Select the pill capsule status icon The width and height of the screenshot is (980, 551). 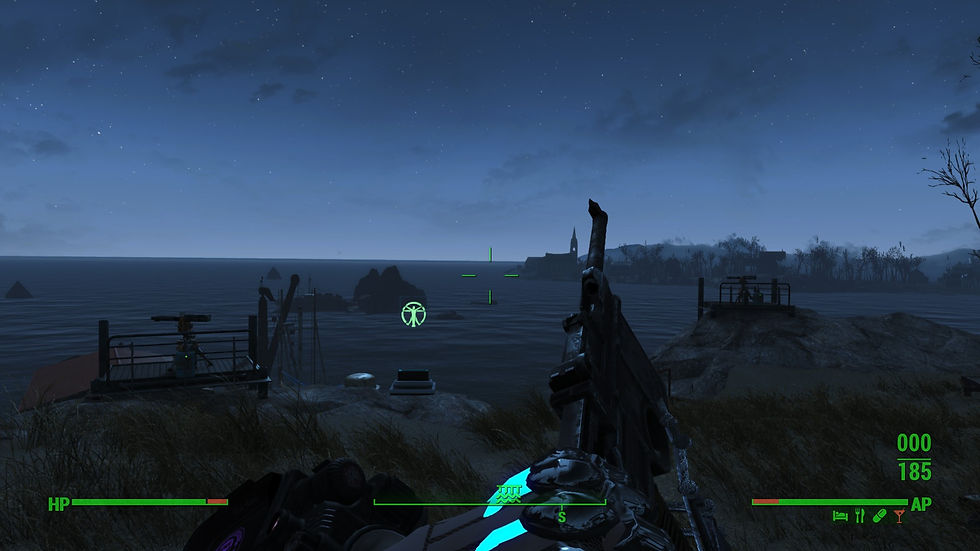point(879,516)
